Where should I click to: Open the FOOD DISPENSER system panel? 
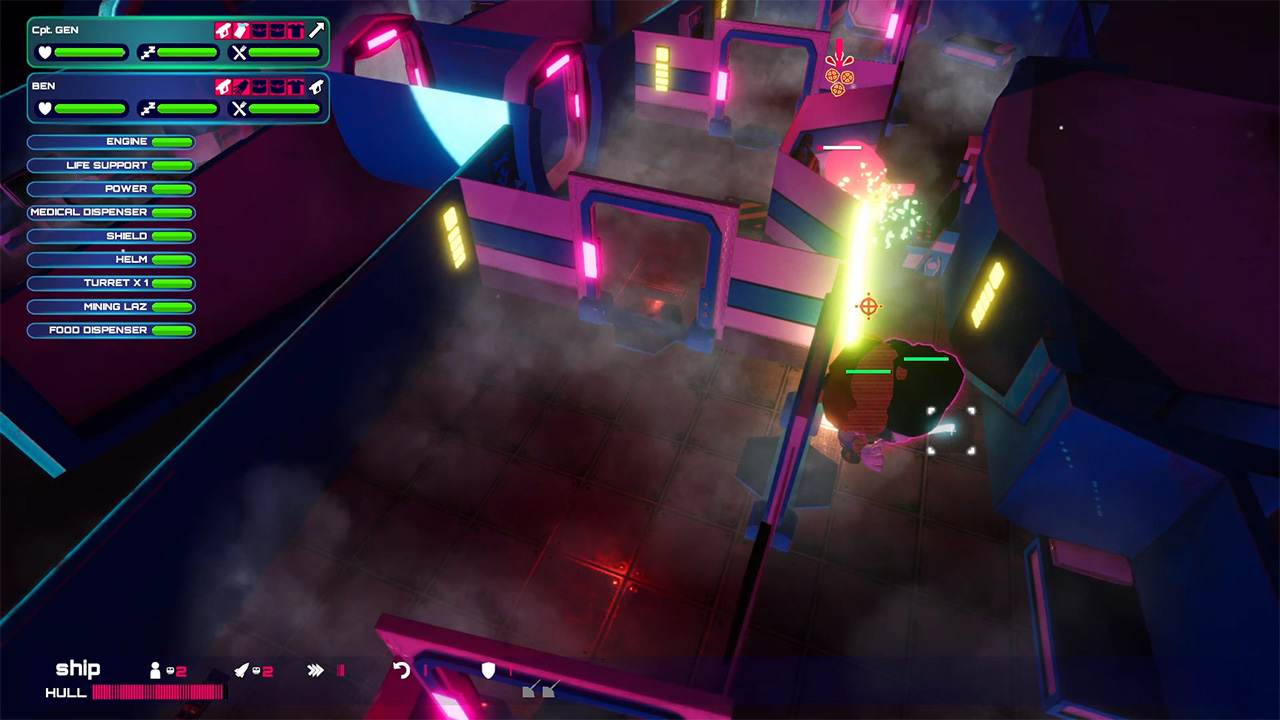(x=110, y=330)
